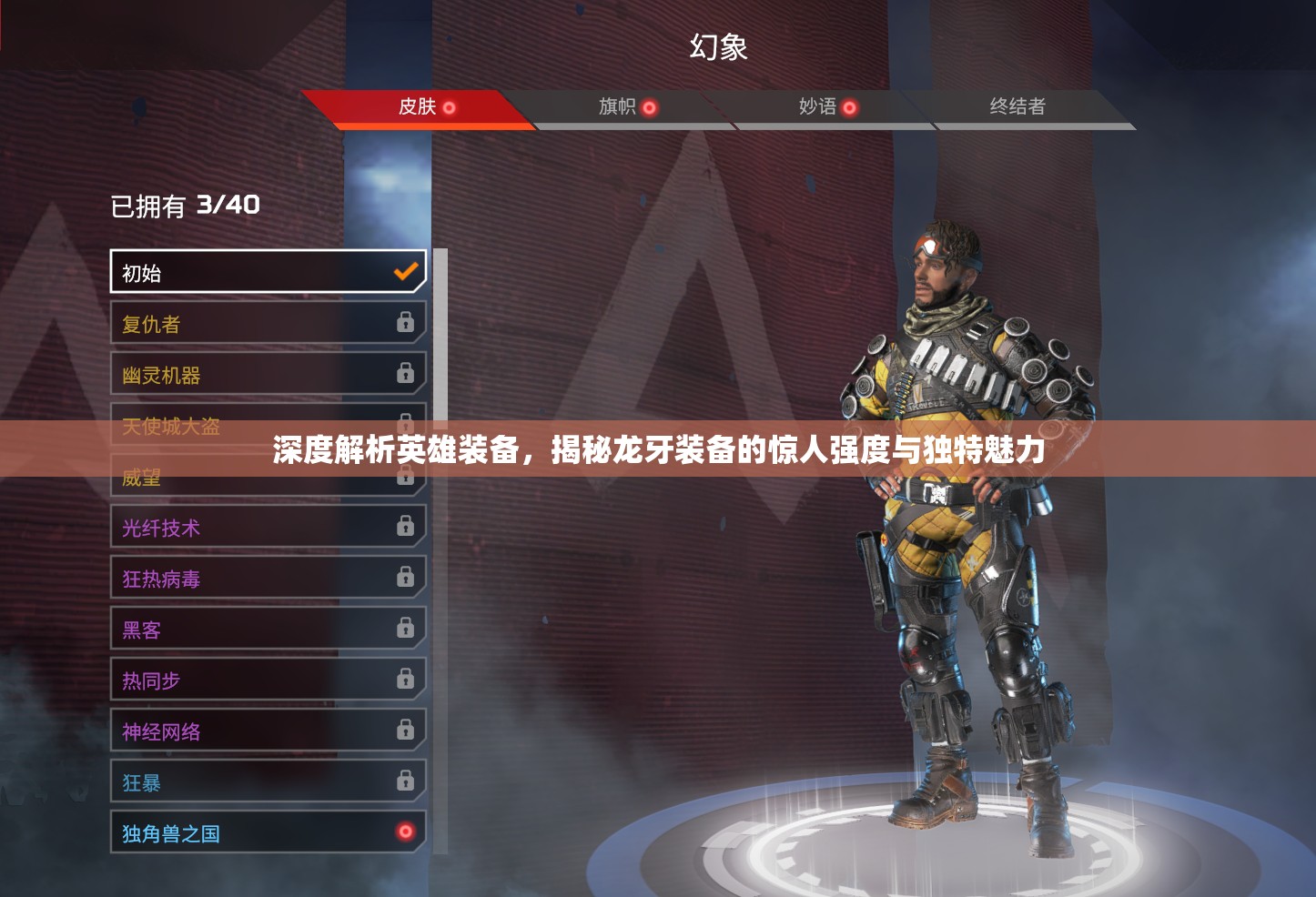1316x897 pixels.
Task: Click the lock icon on 神经网络 skin
Action: coord(403,730)
